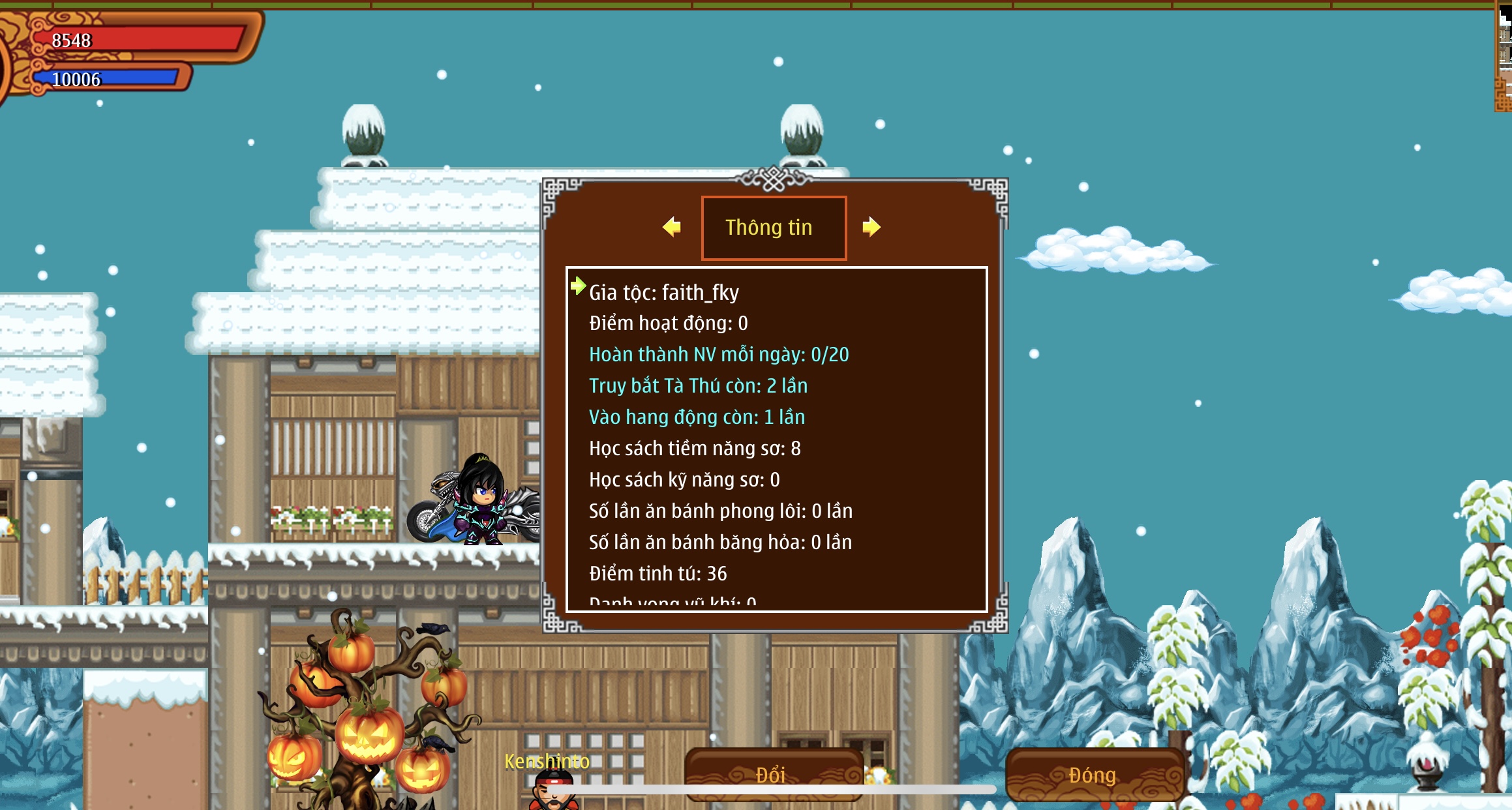Viewport: 1512px width, 810px height.
Task: Choose the Truy bắt Tà Thú row
Action: point(698,386)
